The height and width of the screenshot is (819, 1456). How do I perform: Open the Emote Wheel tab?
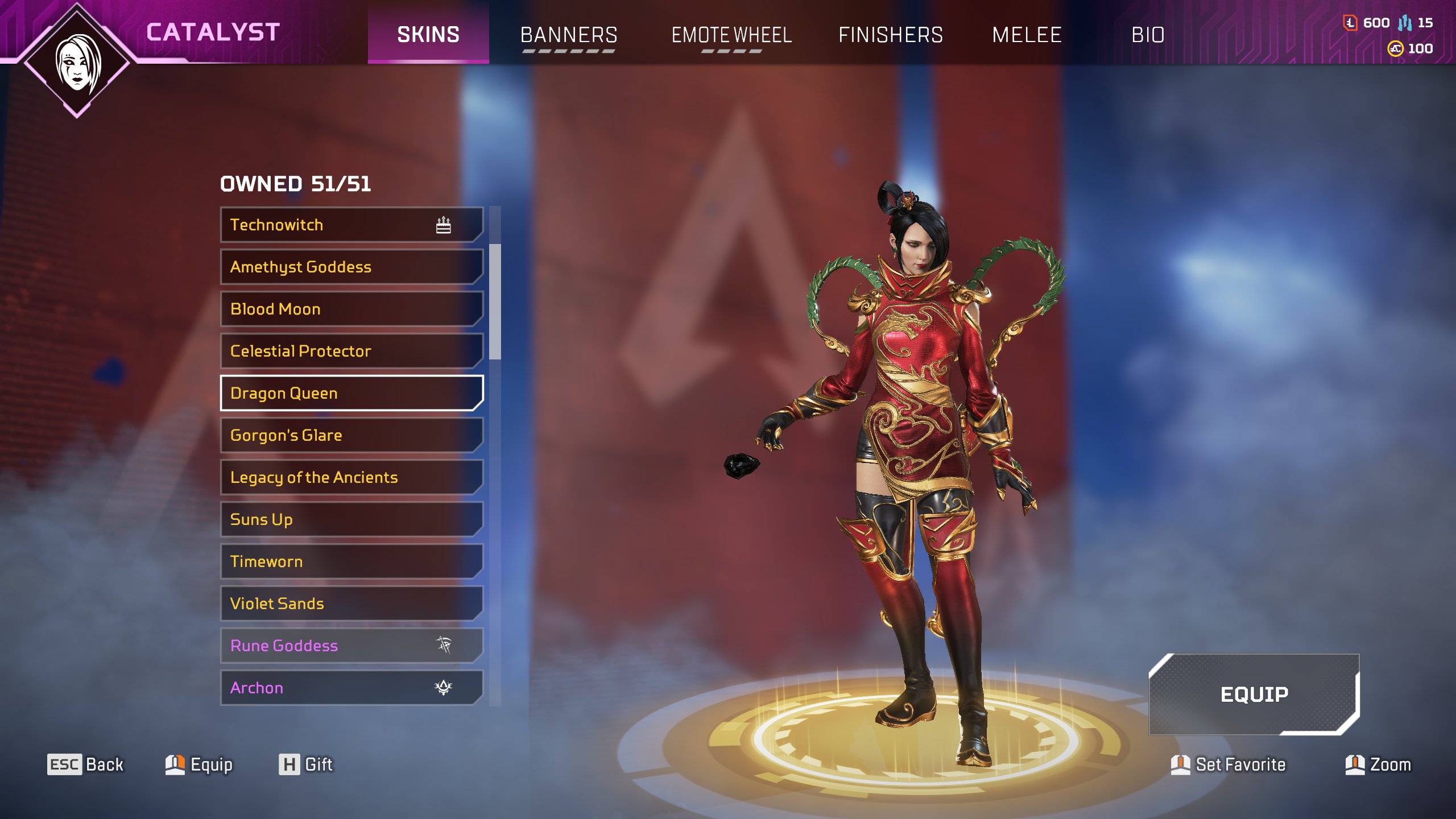tap(731, 35)
